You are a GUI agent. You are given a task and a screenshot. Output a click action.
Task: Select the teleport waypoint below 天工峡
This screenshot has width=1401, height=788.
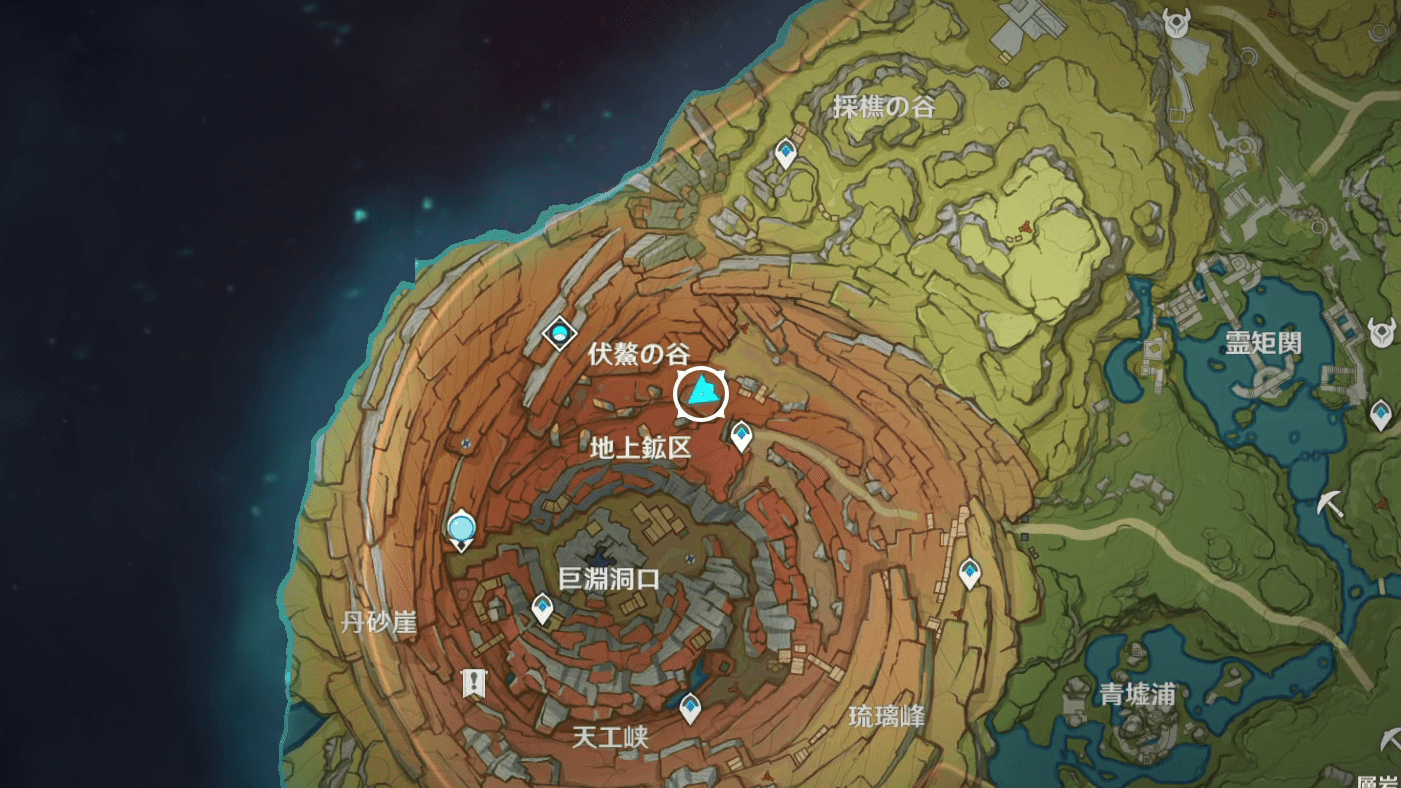click(690, 707)
